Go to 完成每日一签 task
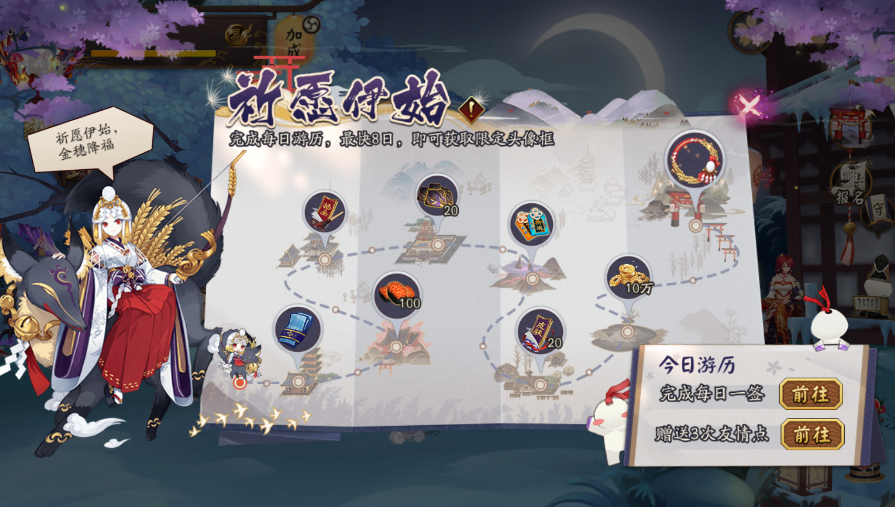 tap(810, 394)
